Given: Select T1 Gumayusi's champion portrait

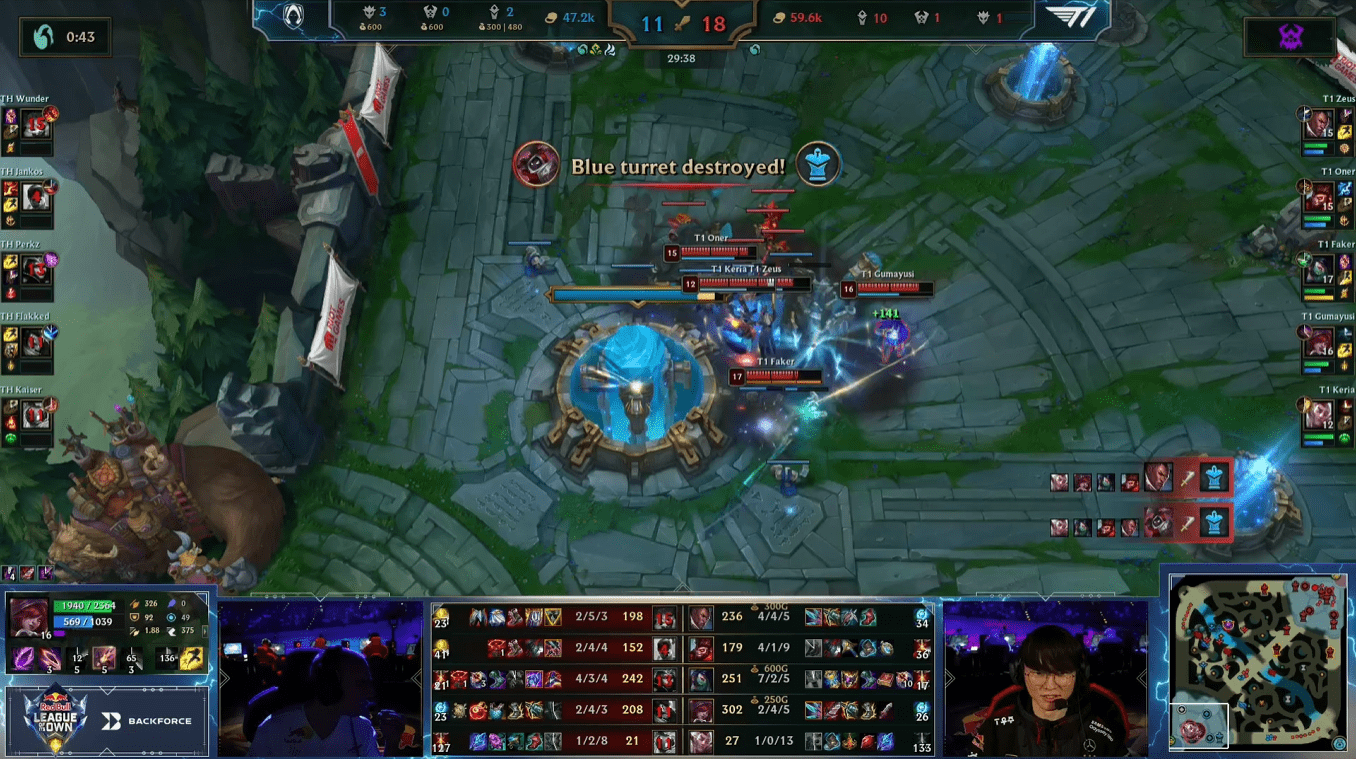Looking at the screenshot, I should click(1318, 344).
